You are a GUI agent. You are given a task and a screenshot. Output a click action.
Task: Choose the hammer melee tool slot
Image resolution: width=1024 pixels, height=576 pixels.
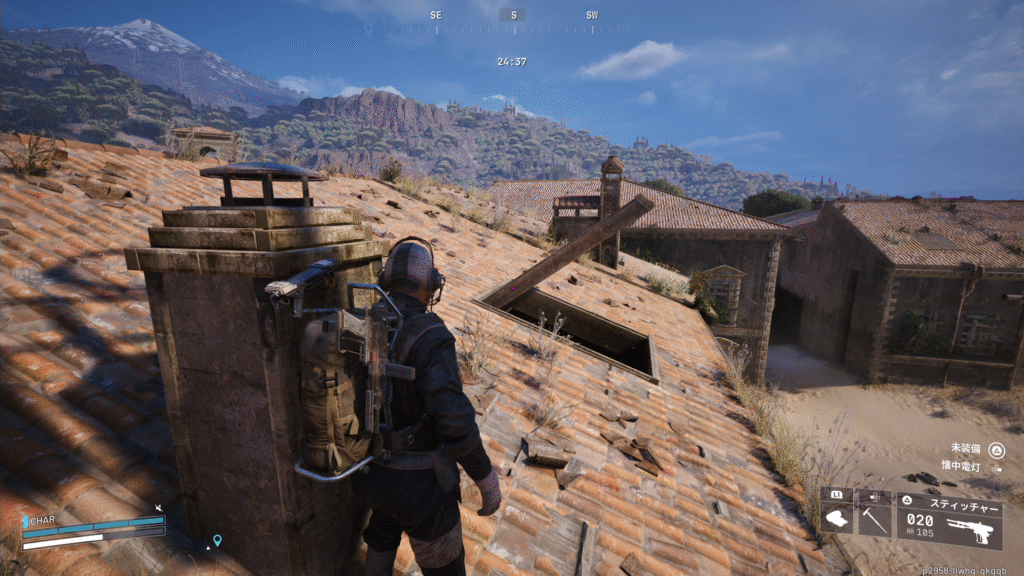click(x=874, y=520)
